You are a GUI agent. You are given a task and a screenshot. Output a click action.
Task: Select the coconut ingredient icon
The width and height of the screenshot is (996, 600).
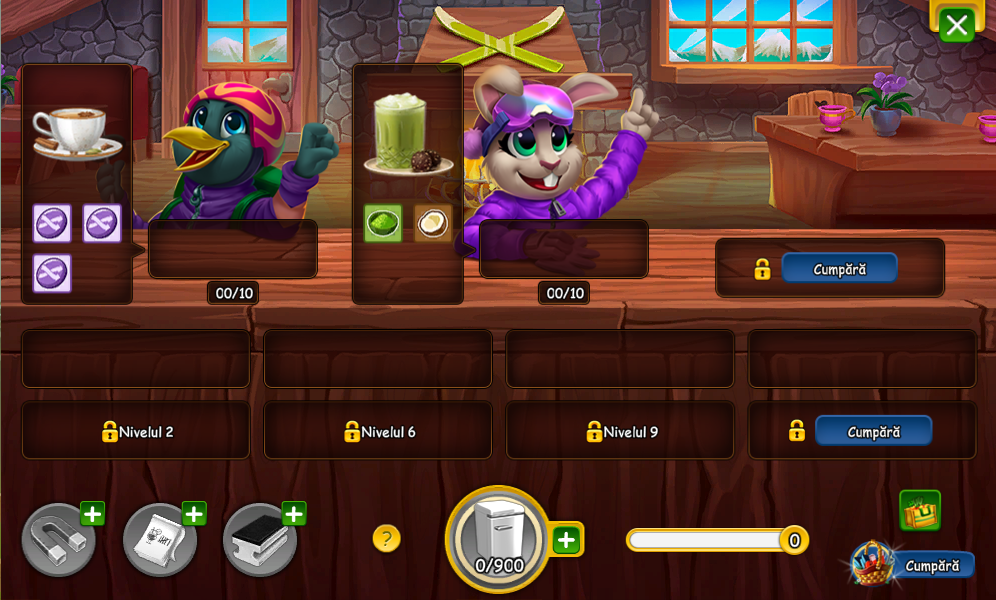pos(432,223)
